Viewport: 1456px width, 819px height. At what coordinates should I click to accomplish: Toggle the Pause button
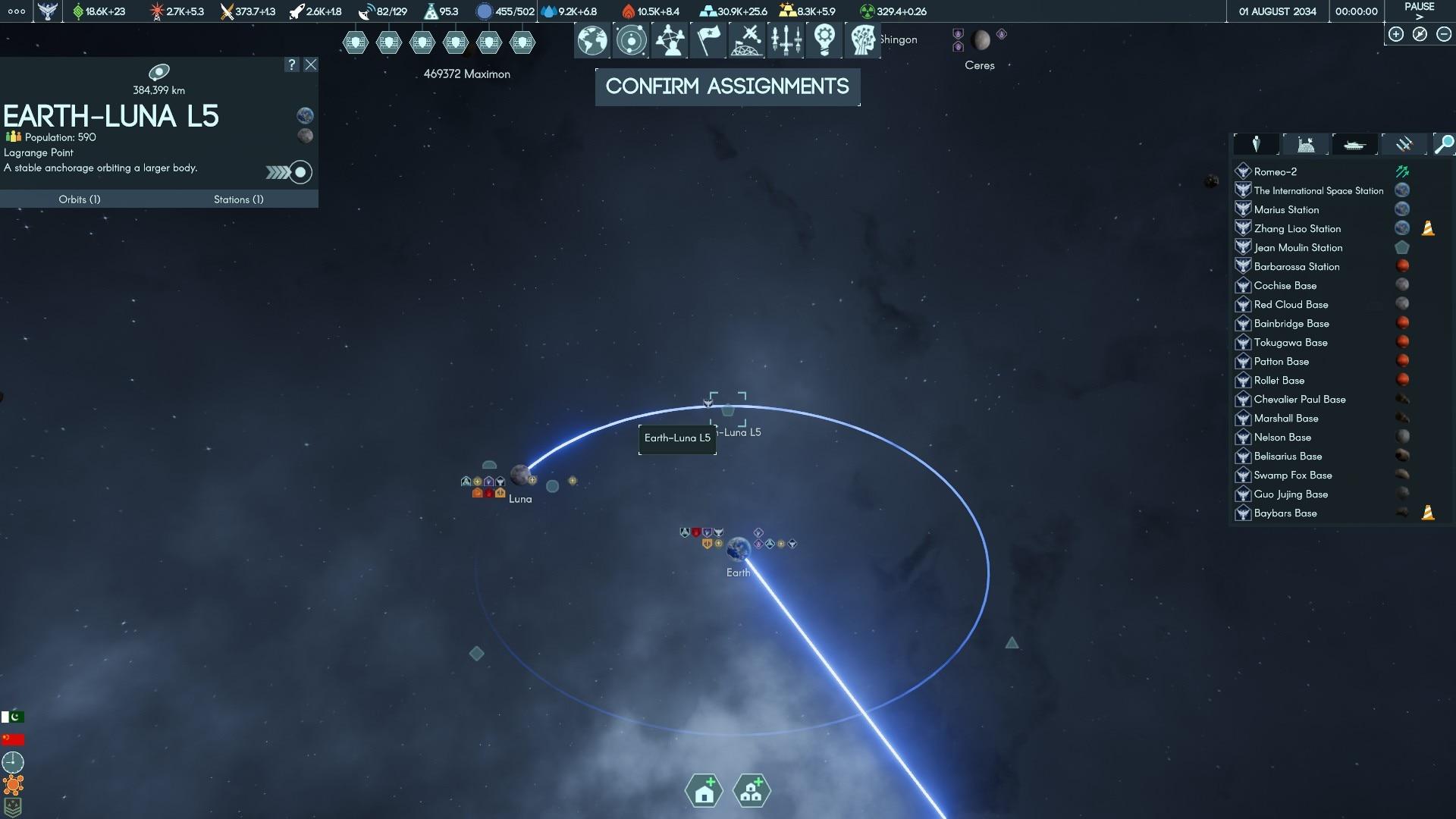(x=1419, y=11)
